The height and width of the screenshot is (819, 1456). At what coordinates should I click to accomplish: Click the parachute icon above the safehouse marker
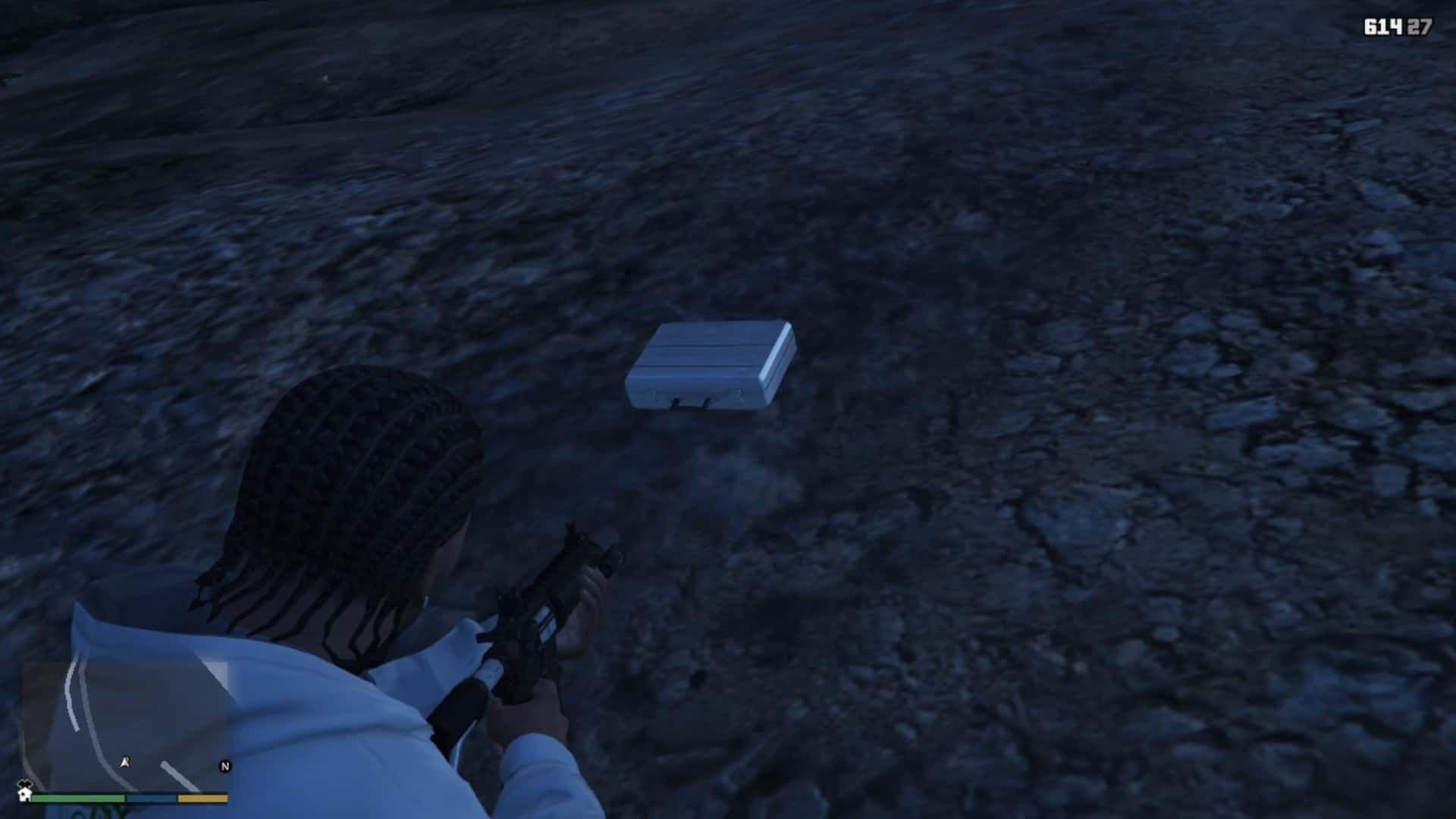coord(24,784)
